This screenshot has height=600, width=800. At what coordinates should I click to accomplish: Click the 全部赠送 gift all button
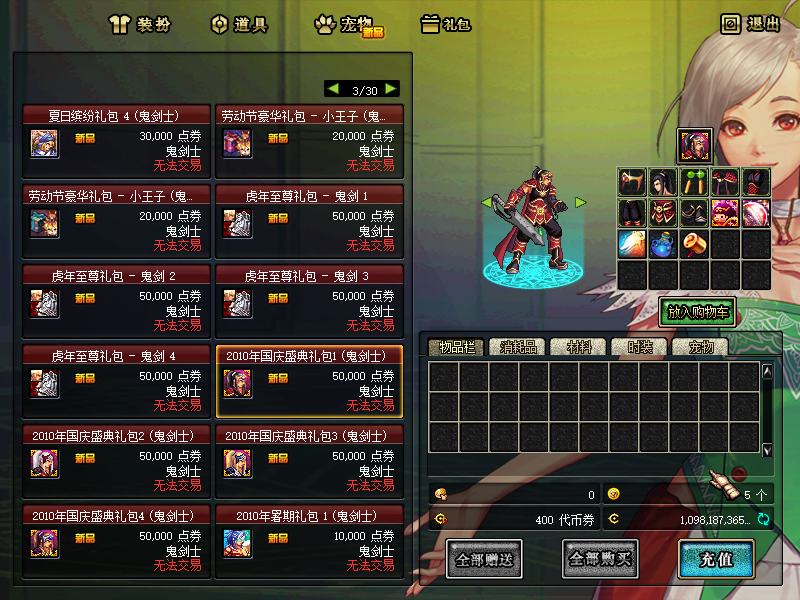(x=485, y=558)
